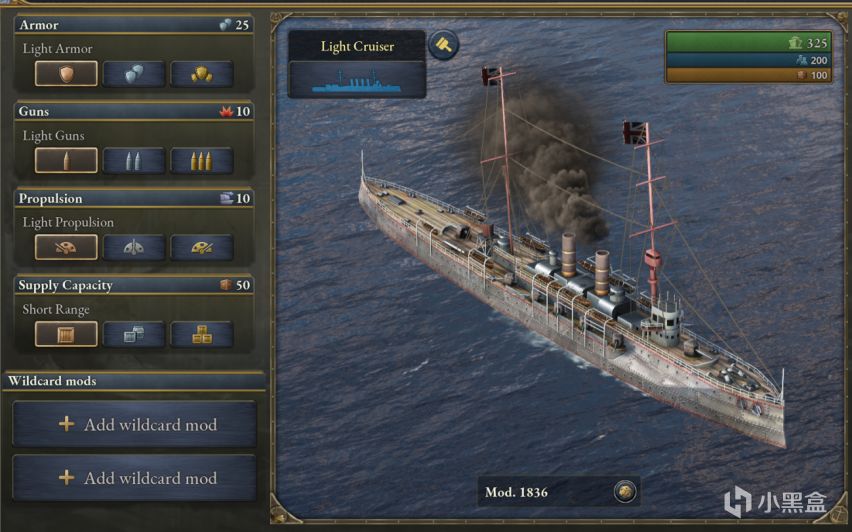
Task: Choose the silver crates supply capacity option
Action: pyautogui.click(x=134, y=334)
